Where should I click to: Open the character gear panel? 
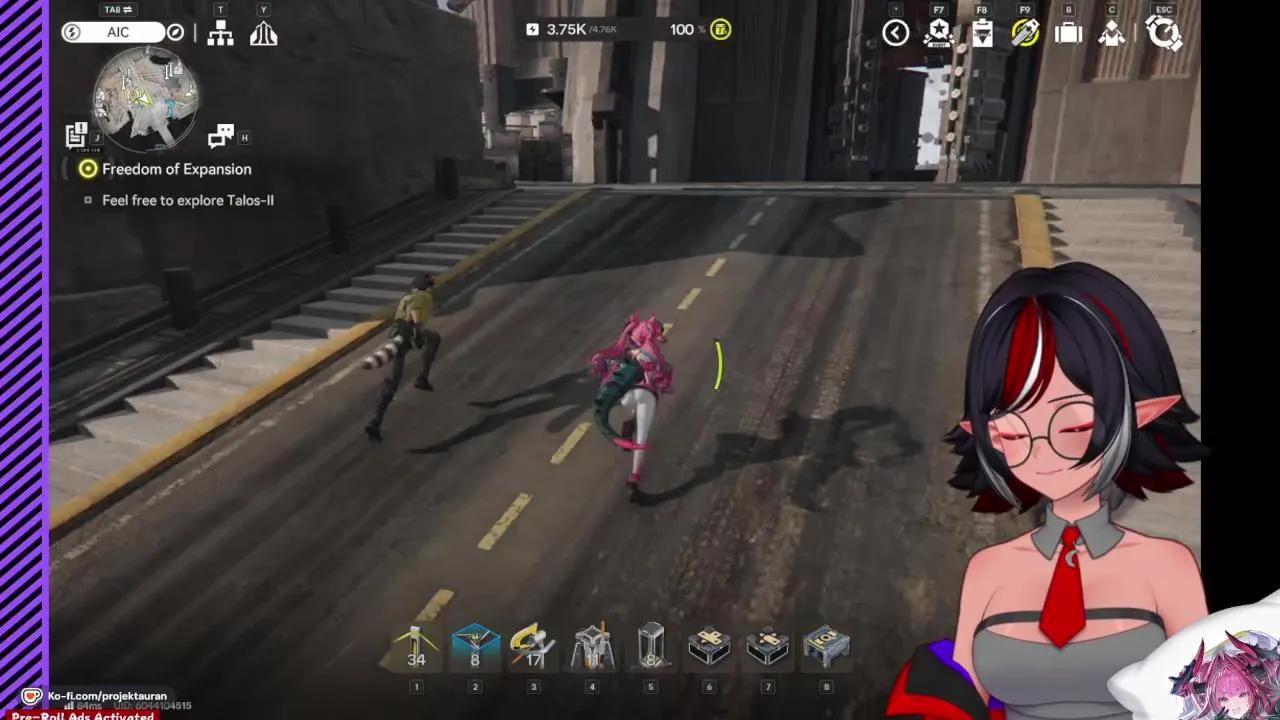[1110, 33]
